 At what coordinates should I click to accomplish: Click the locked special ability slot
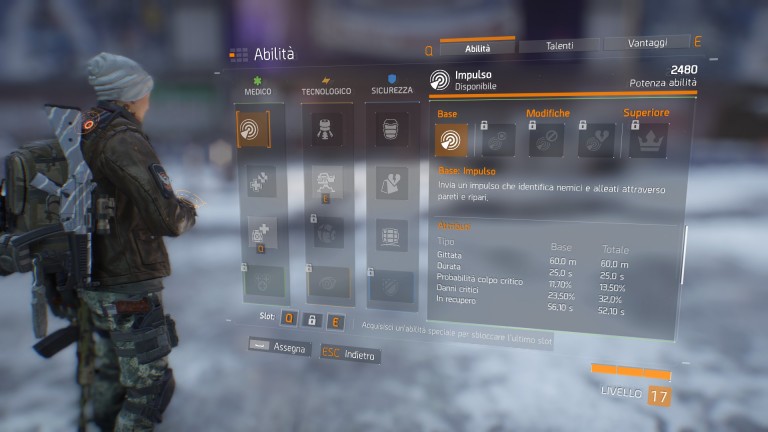[313, 320]
